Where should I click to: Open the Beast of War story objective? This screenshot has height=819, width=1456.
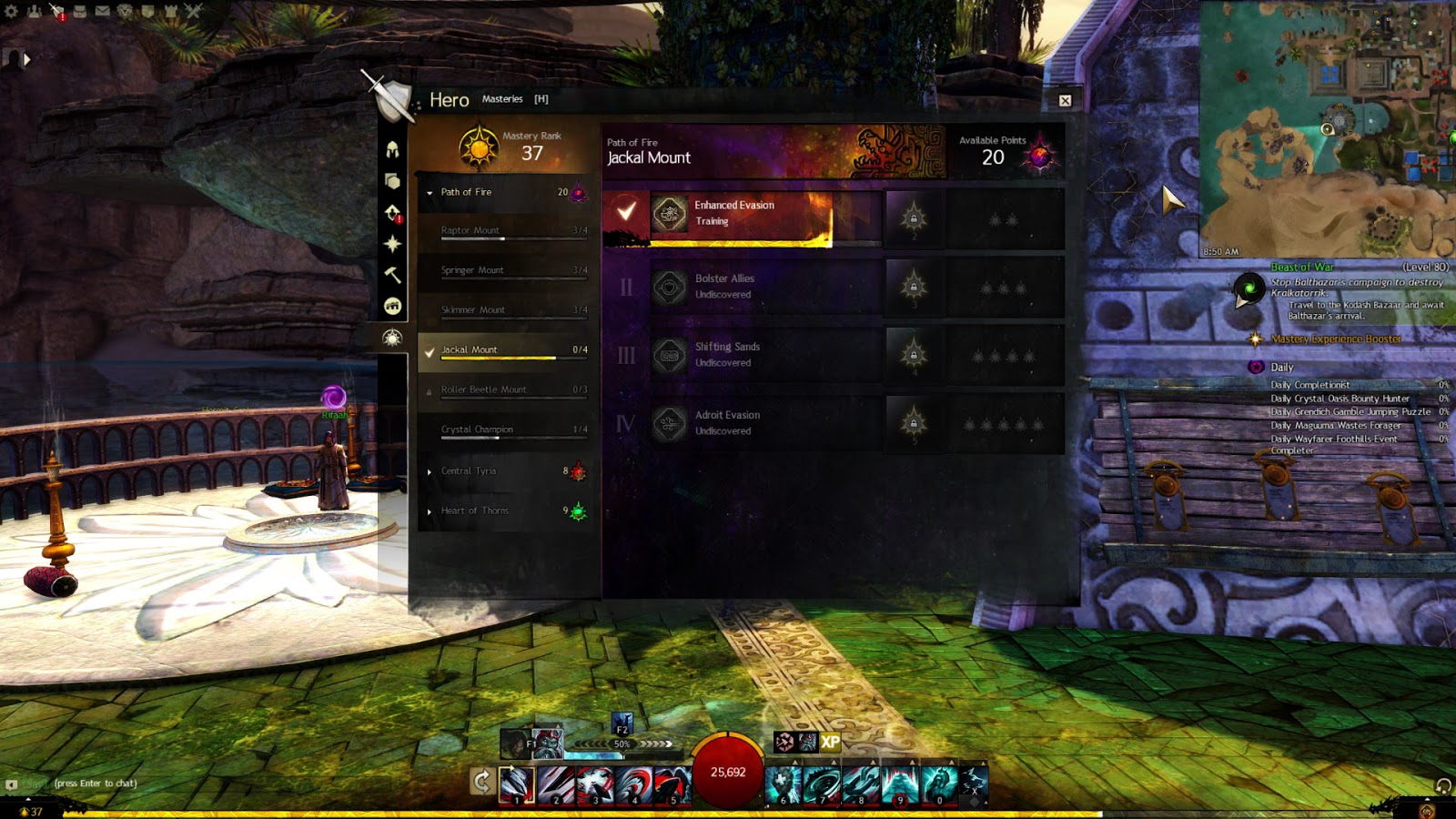click(1302, 268)
